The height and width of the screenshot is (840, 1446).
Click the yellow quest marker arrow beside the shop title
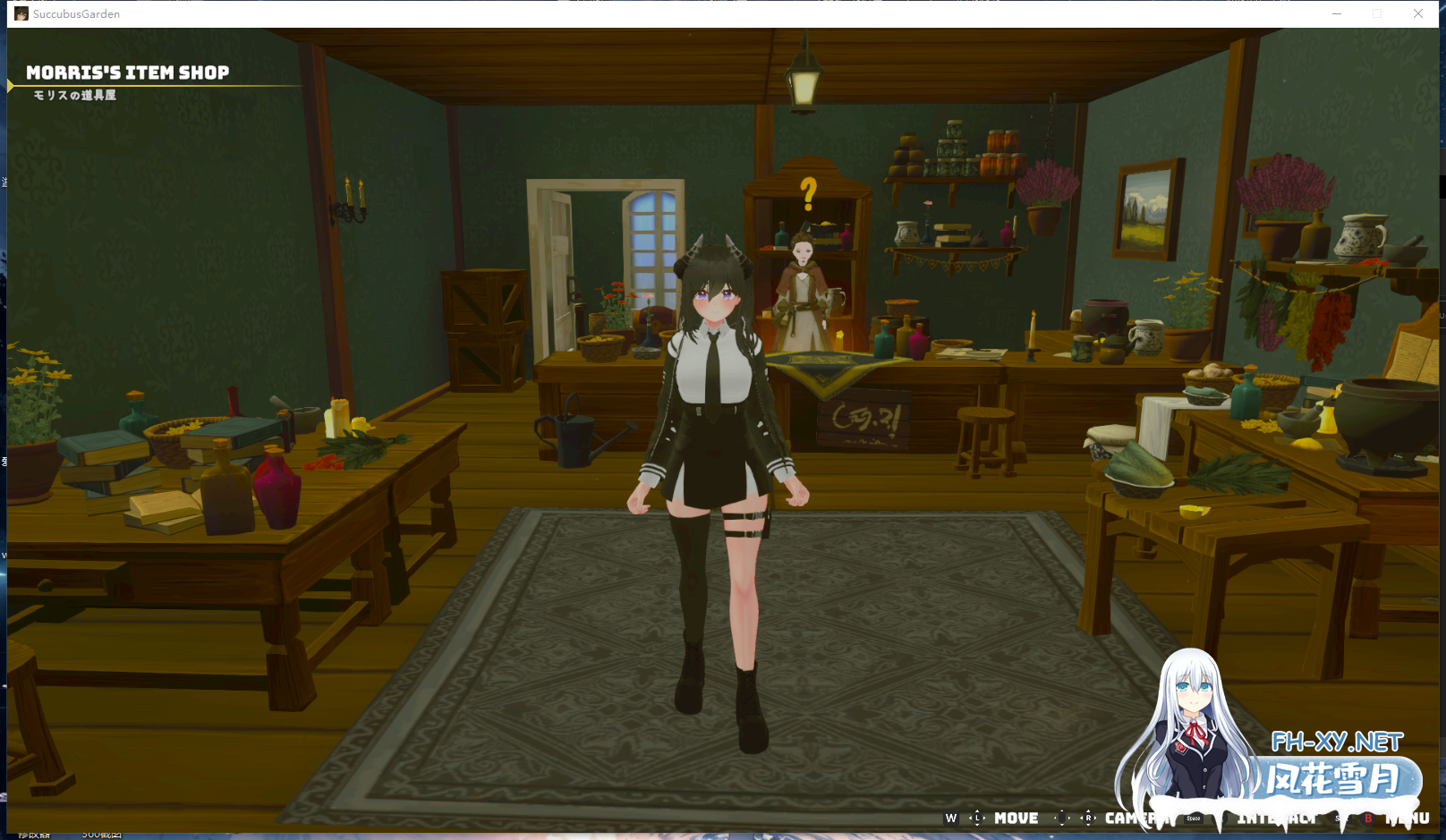10,86
